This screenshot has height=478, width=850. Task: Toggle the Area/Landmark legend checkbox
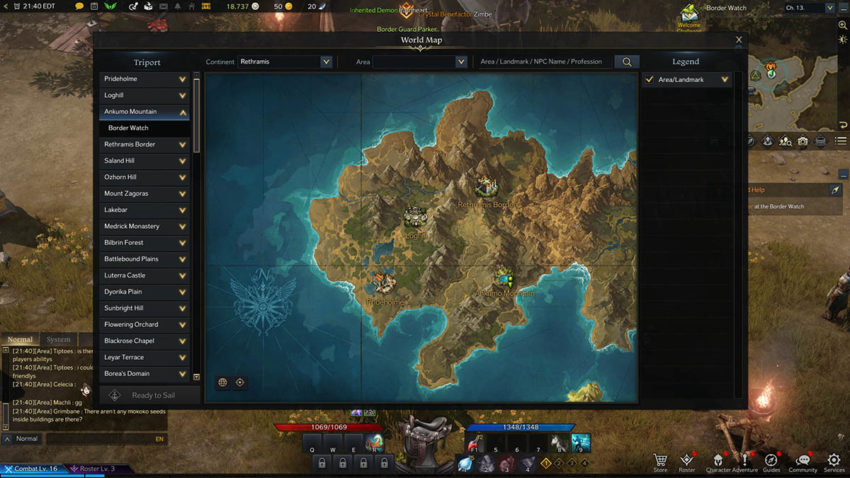point(650,79)
